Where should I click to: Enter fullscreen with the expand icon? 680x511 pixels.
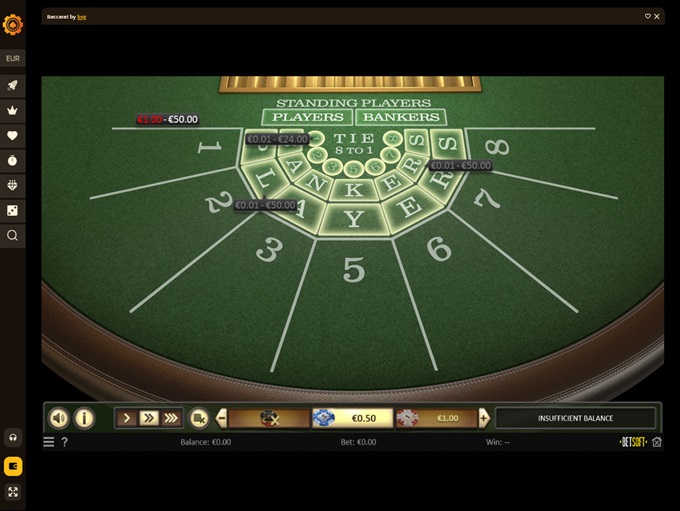pyautogui.click(x=13, y=492)
